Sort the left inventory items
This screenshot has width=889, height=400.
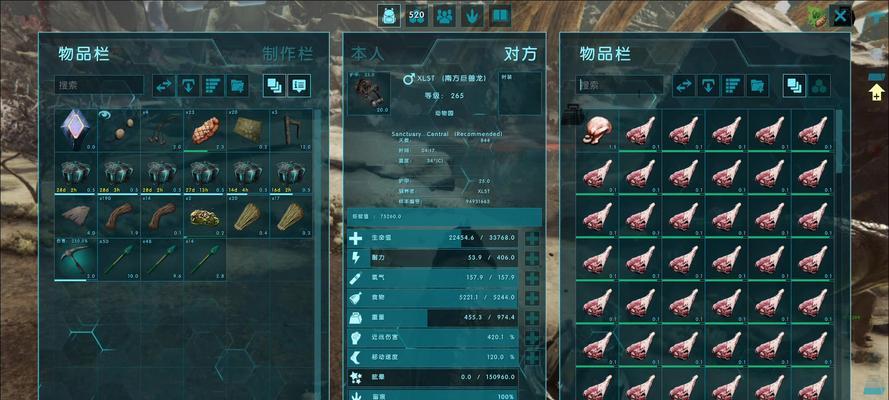[213, 86]
